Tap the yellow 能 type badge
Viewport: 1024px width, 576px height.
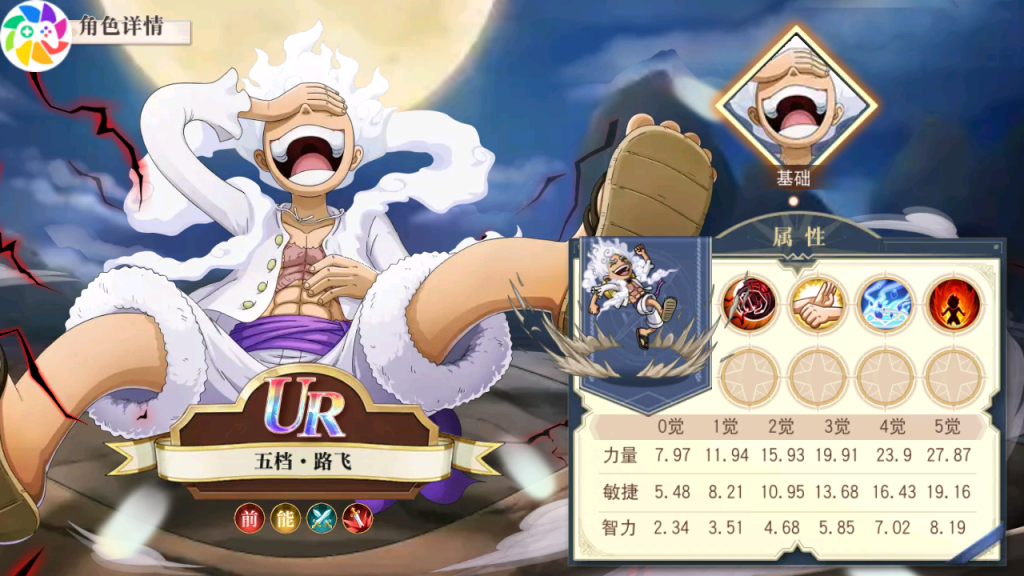pyautogui.click(x=285, y=518)
